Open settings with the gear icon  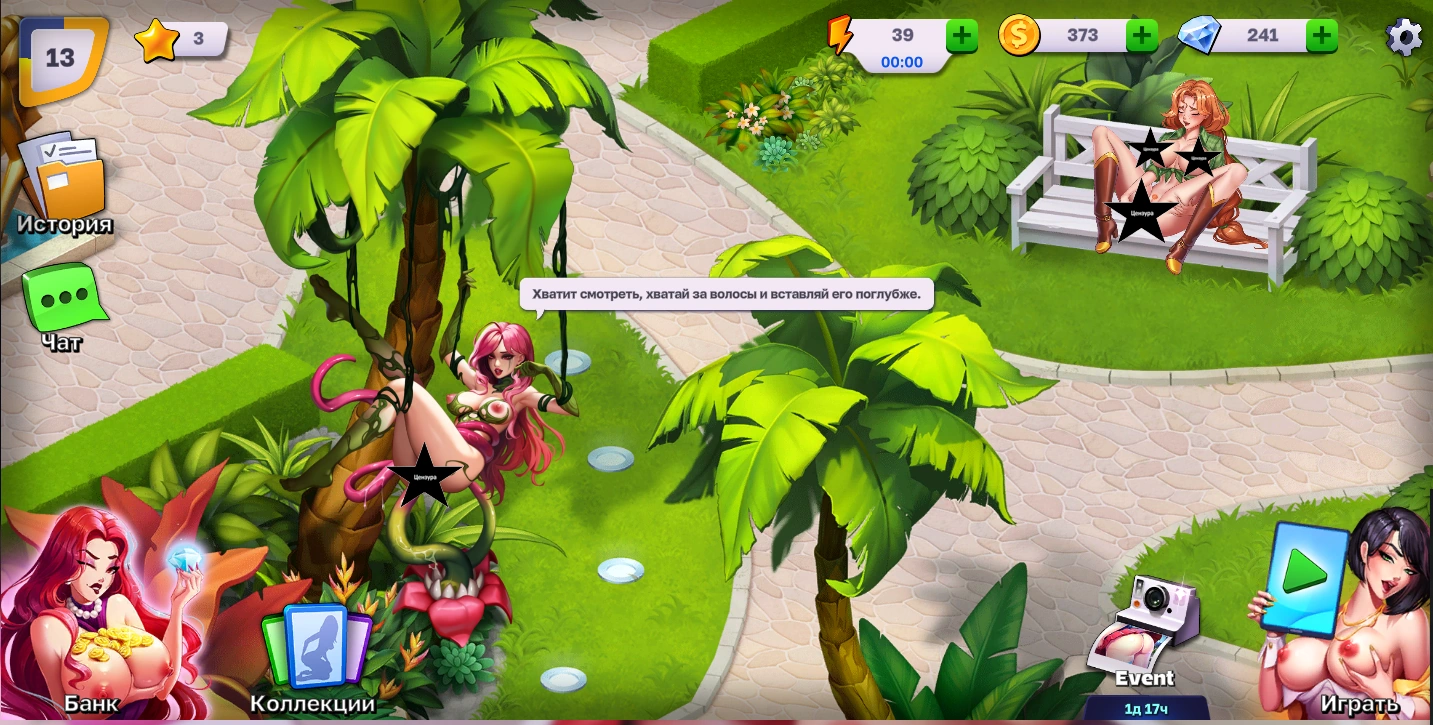click(1404, 37)
